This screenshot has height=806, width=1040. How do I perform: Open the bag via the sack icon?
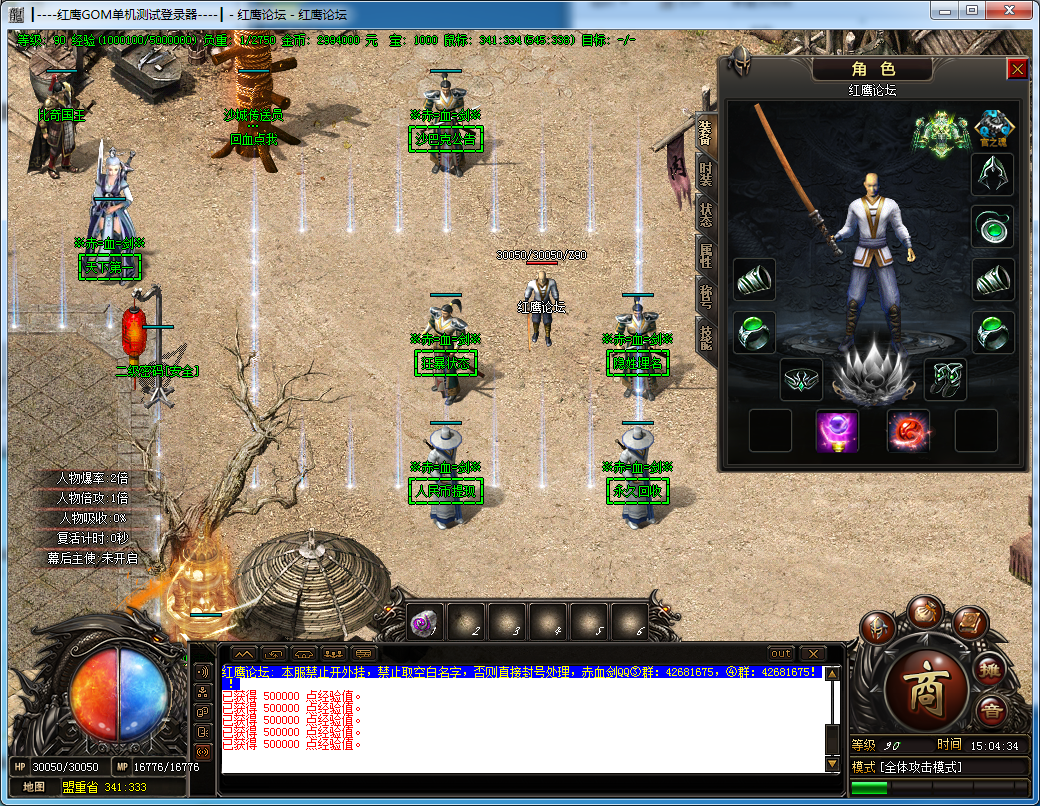tap(926, 612)
